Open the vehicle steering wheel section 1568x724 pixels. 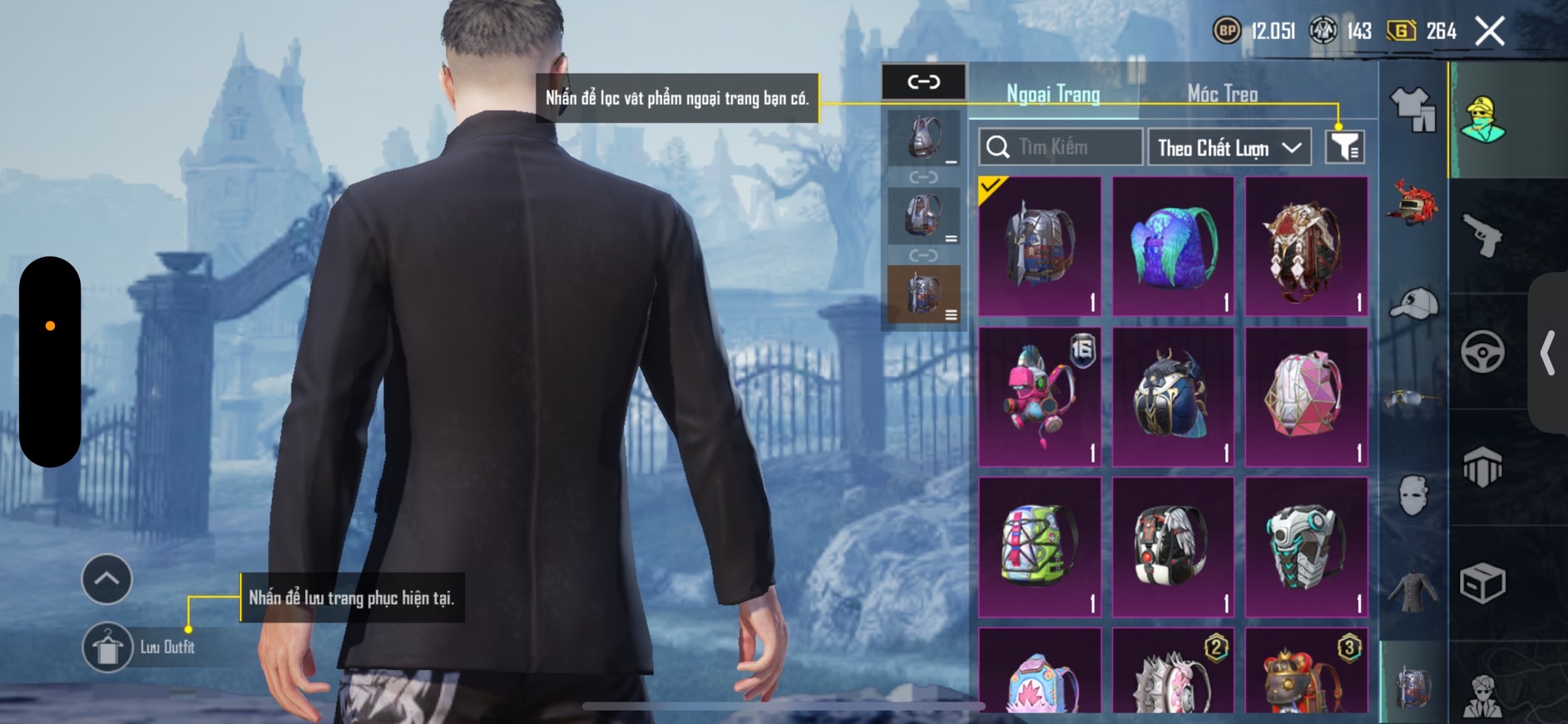tap(1483, 351)
